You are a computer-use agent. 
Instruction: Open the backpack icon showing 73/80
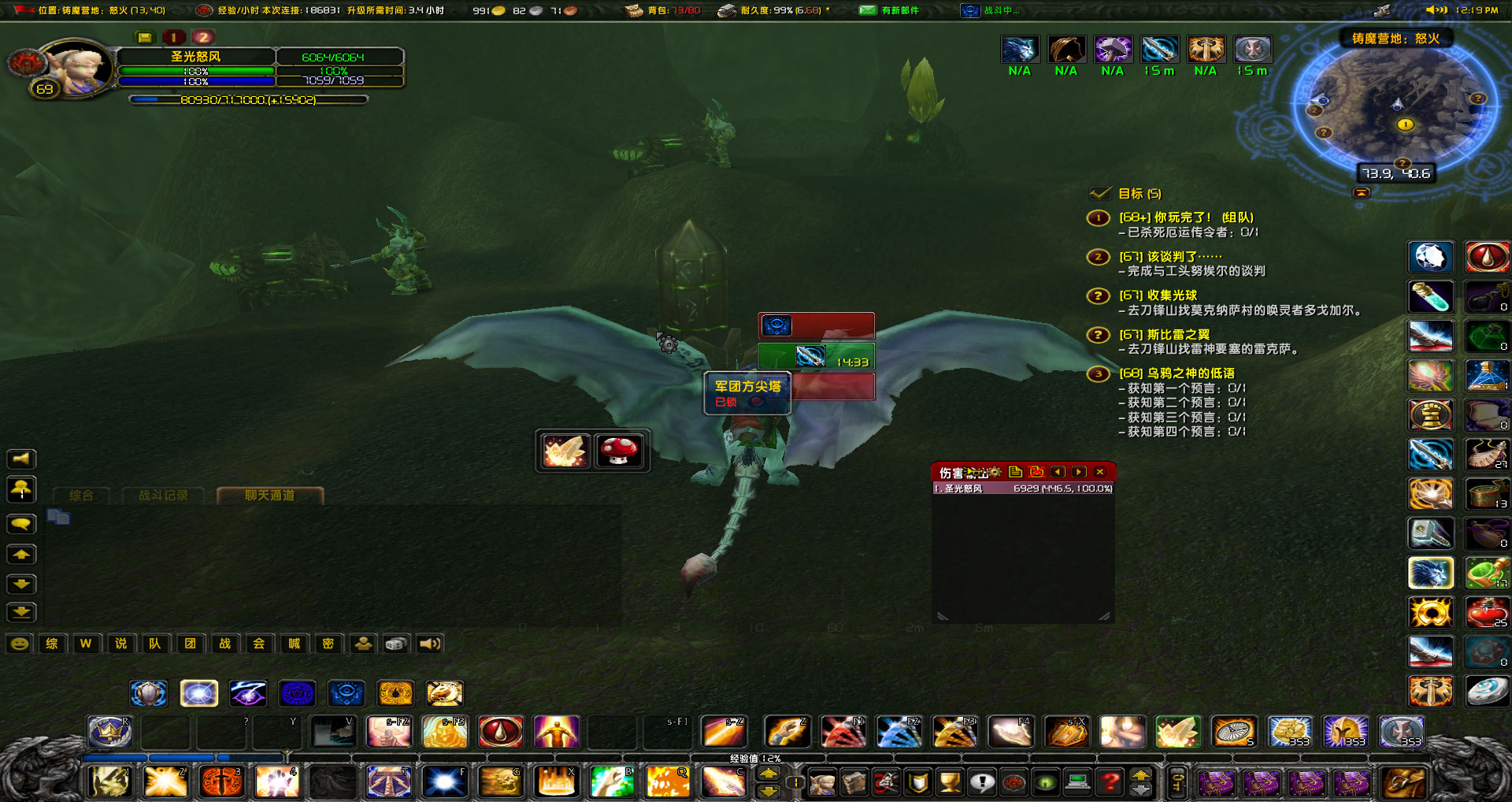633,11
